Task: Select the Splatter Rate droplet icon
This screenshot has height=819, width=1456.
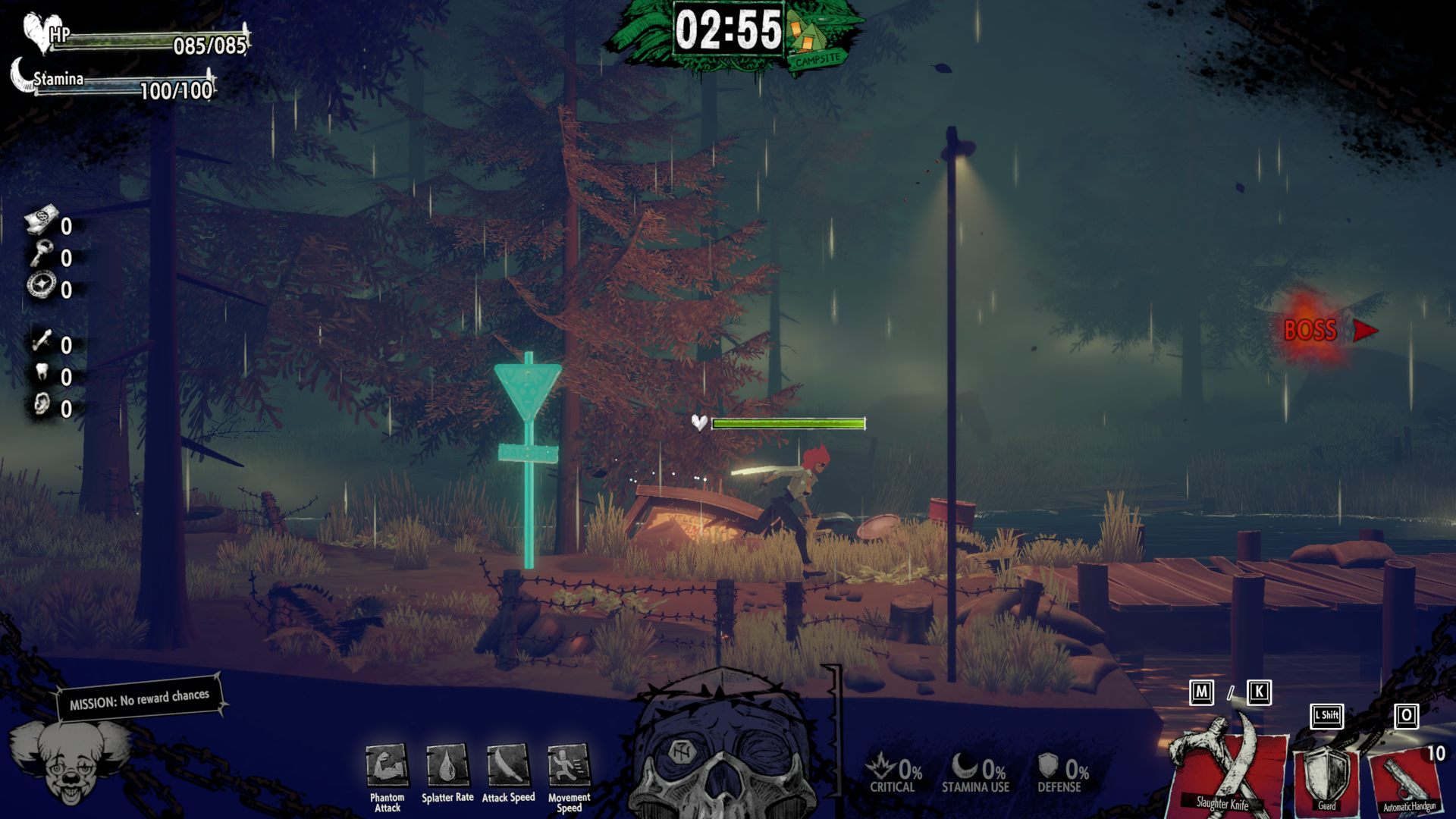Action: pyautogui.click(x=447, y=766)
